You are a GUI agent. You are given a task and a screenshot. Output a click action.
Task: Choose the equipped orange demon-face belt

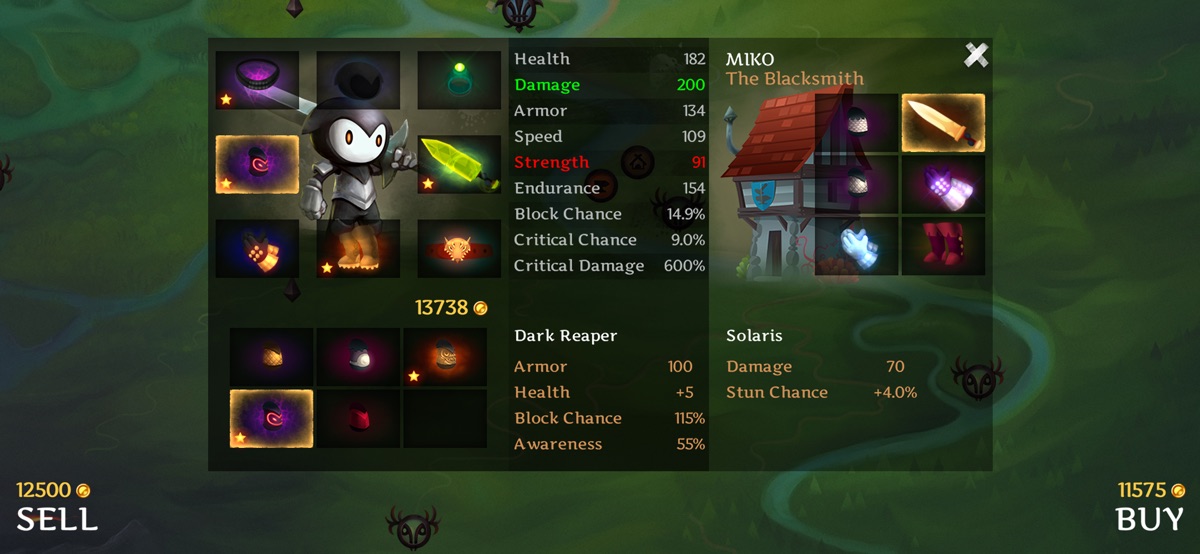459,249
